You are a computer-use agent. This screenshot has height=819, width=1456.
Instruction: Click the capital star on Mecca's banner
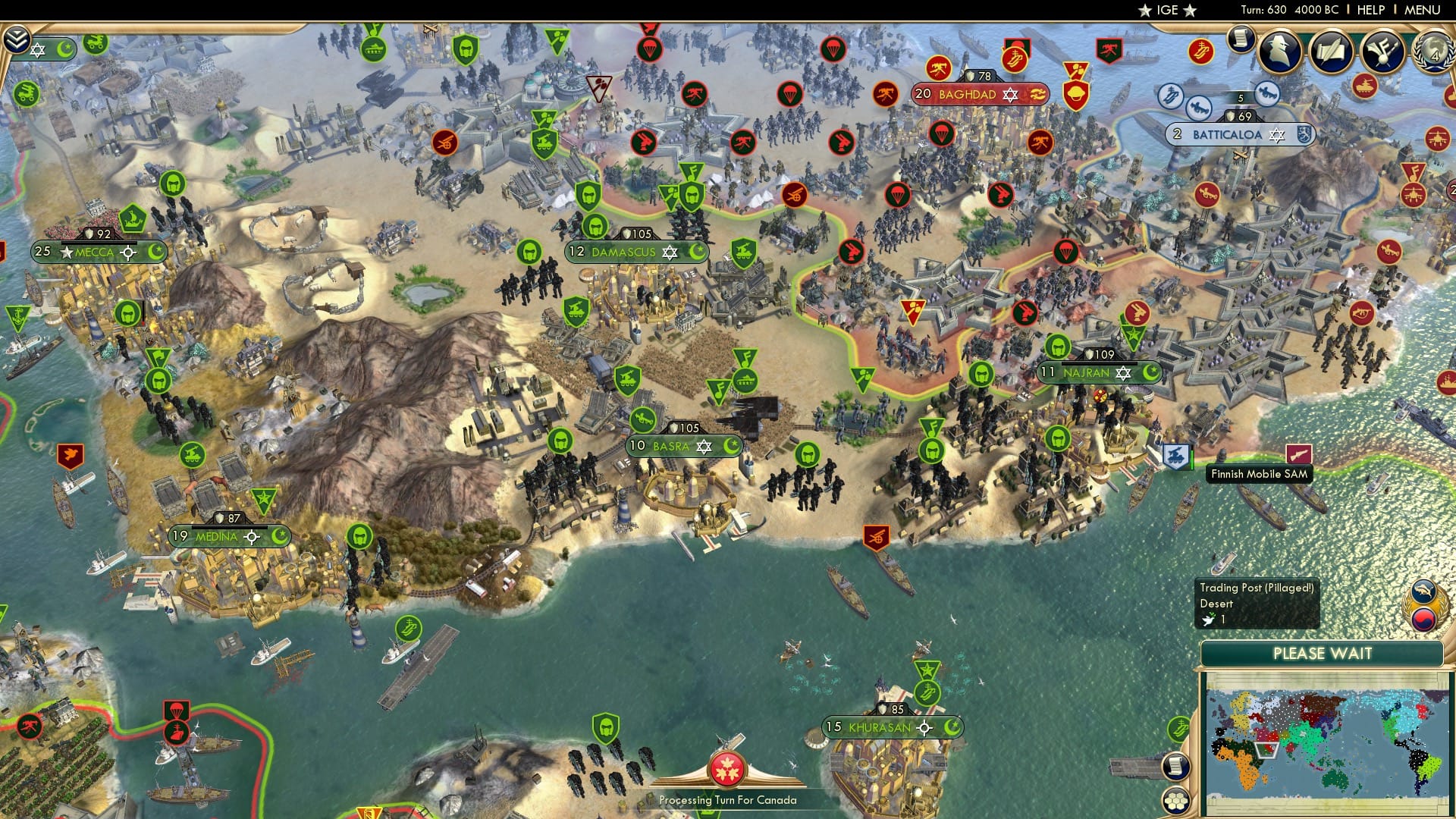65,251
